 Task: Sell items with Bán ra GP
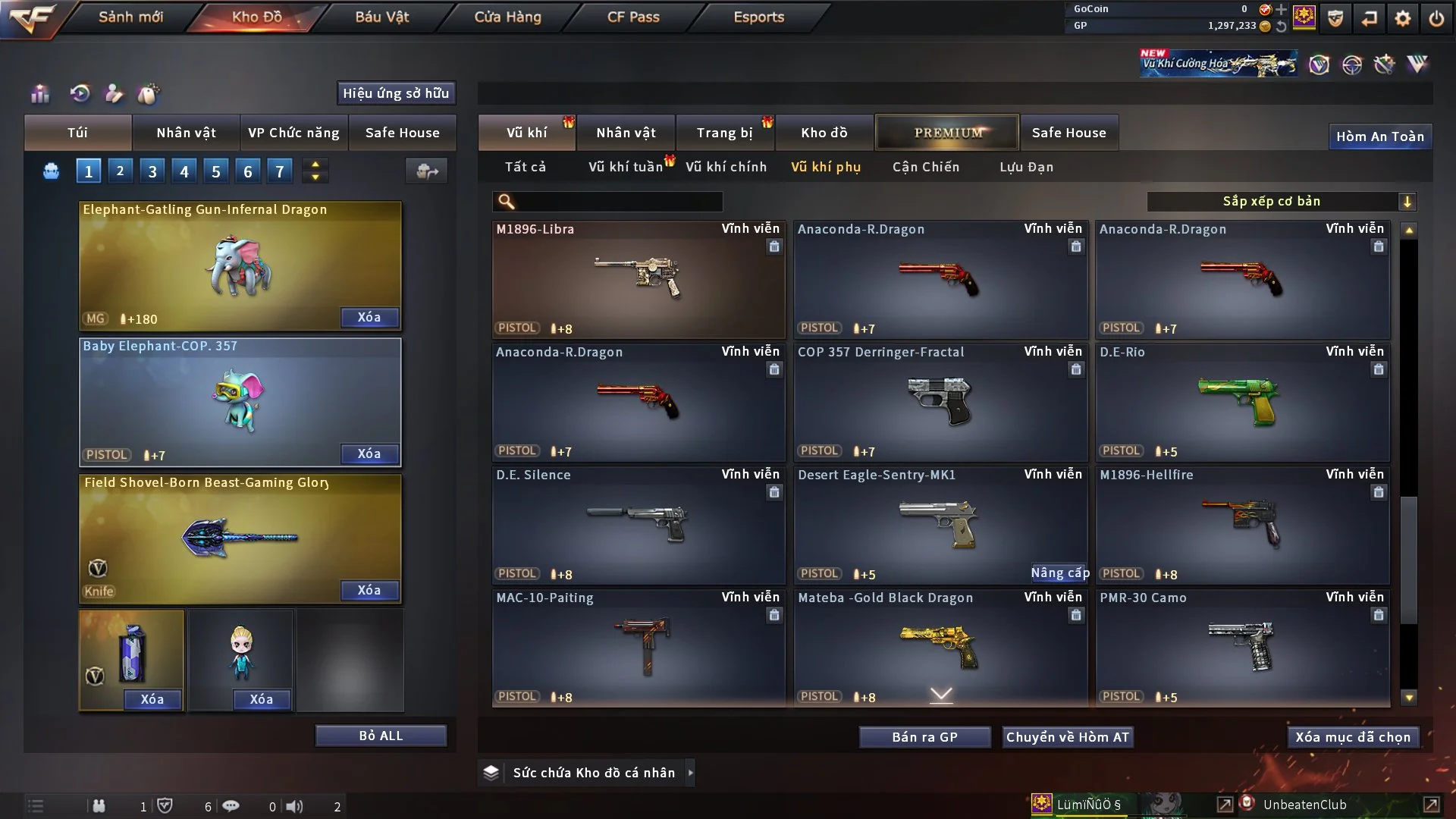[924, 737]
